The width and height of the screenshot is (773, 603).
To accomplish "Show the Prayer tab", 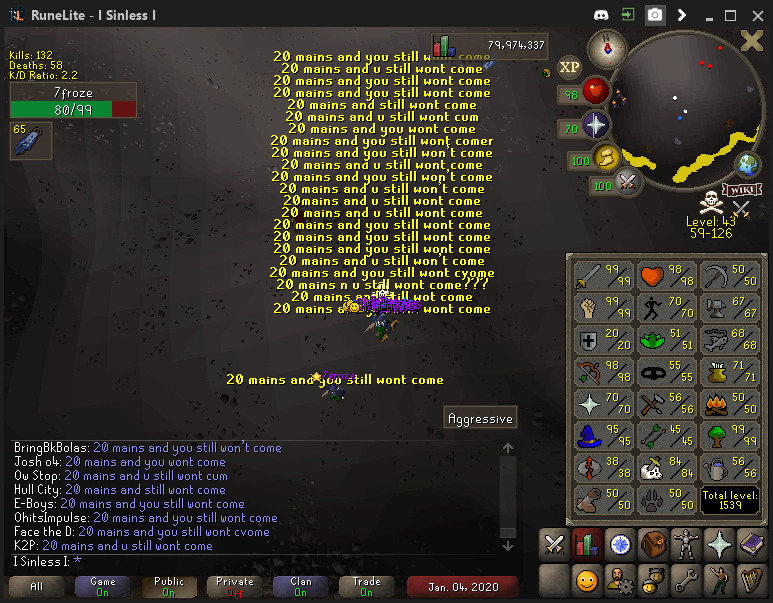I will click(x=718, y=545).
